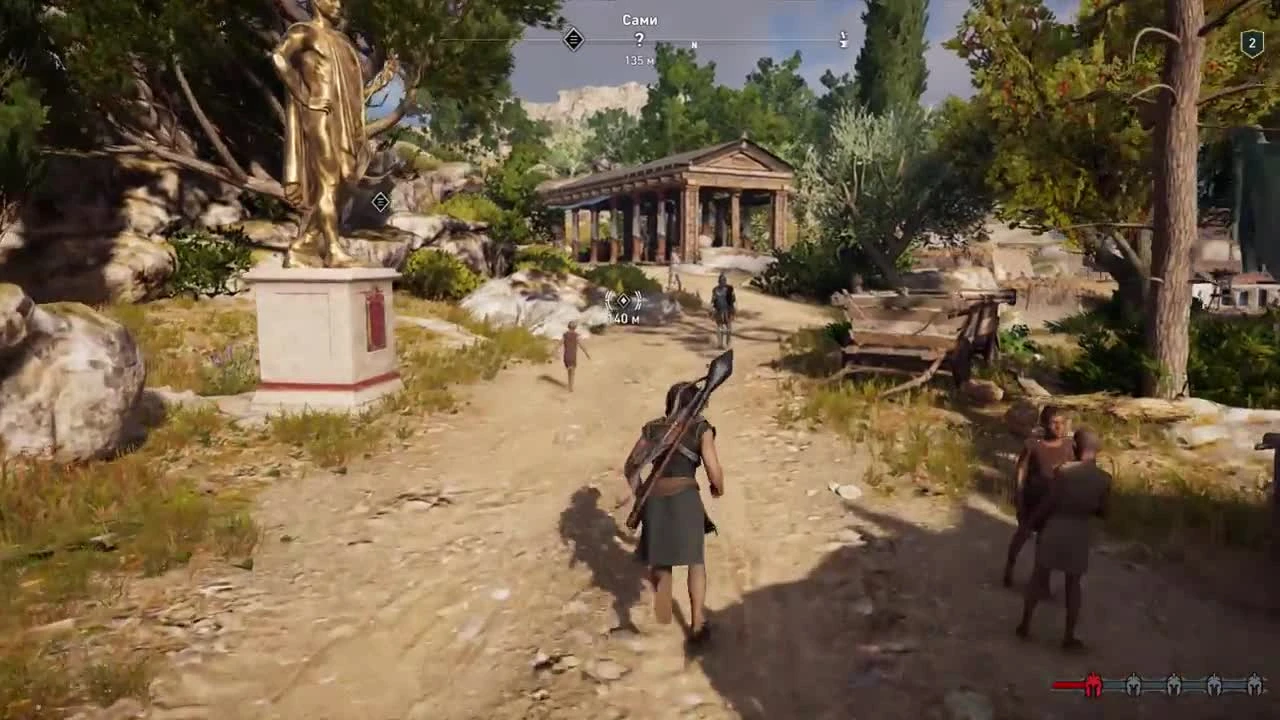Click the marker at the right end of the compass
Screen dimensions: 1280x720
pos(845,38)
